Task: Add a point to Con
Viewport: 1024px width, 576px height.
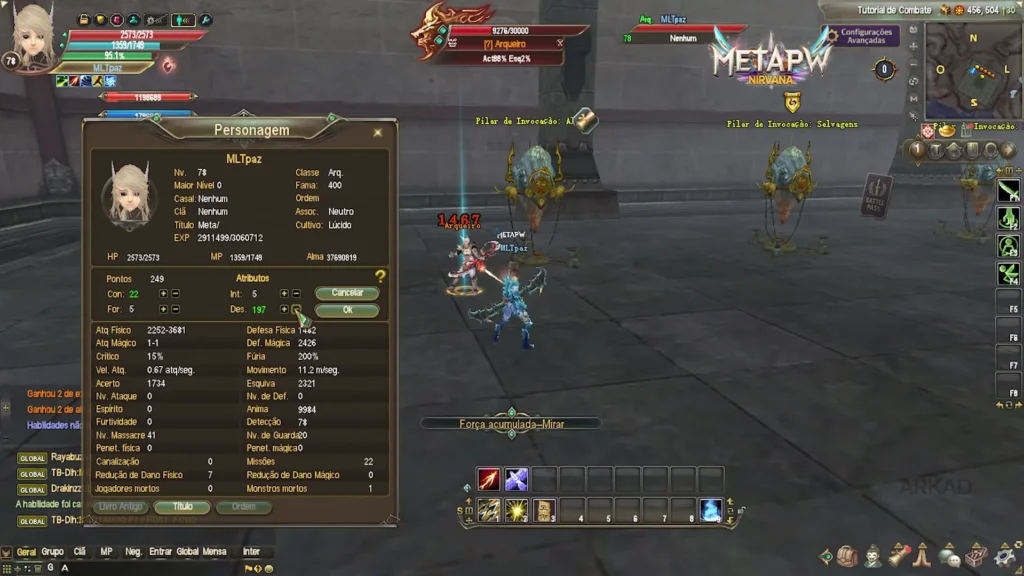Action: point(163,294)
